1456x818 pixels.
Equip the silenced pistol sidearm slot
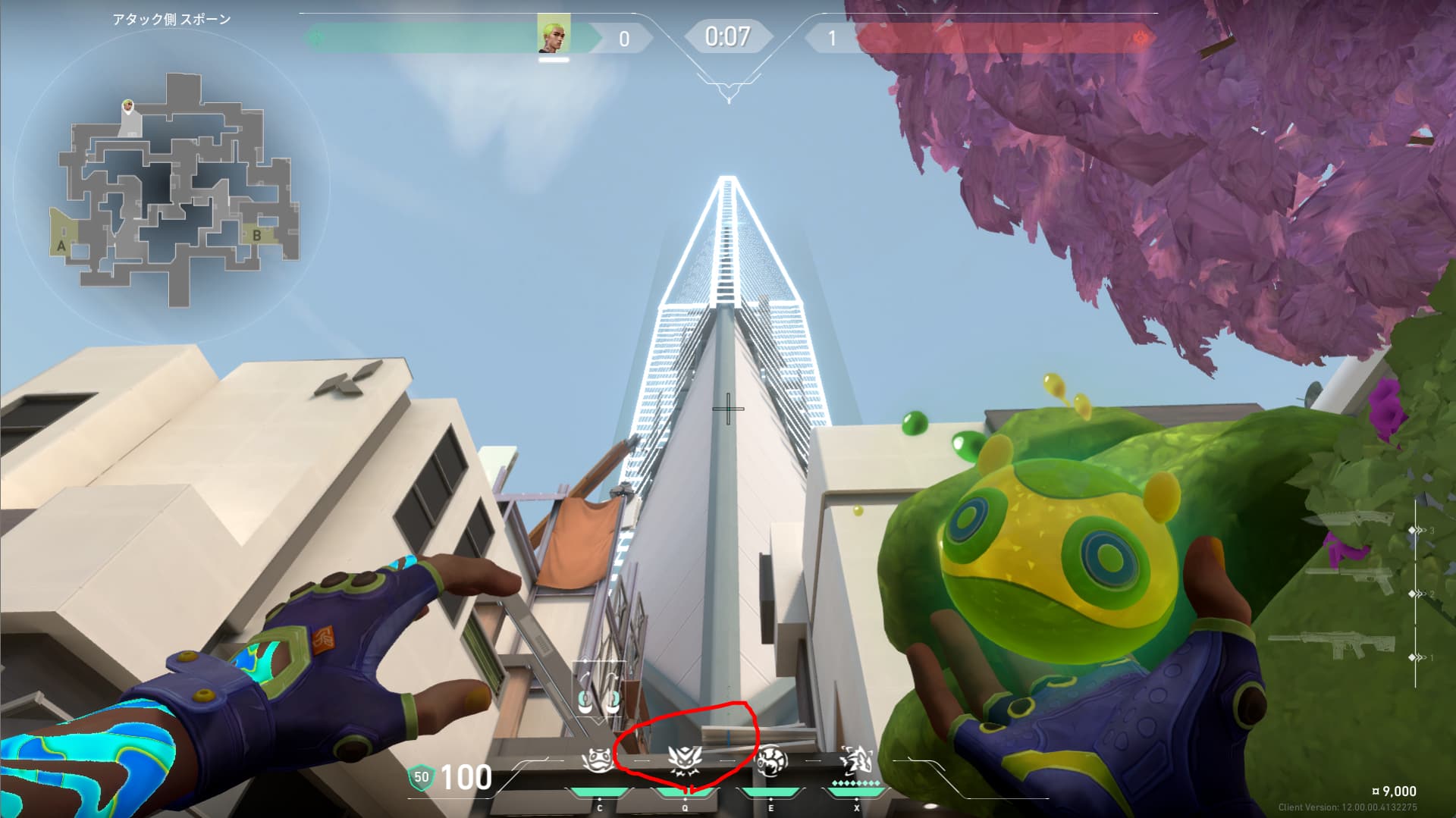click(x=1348, y=579)
